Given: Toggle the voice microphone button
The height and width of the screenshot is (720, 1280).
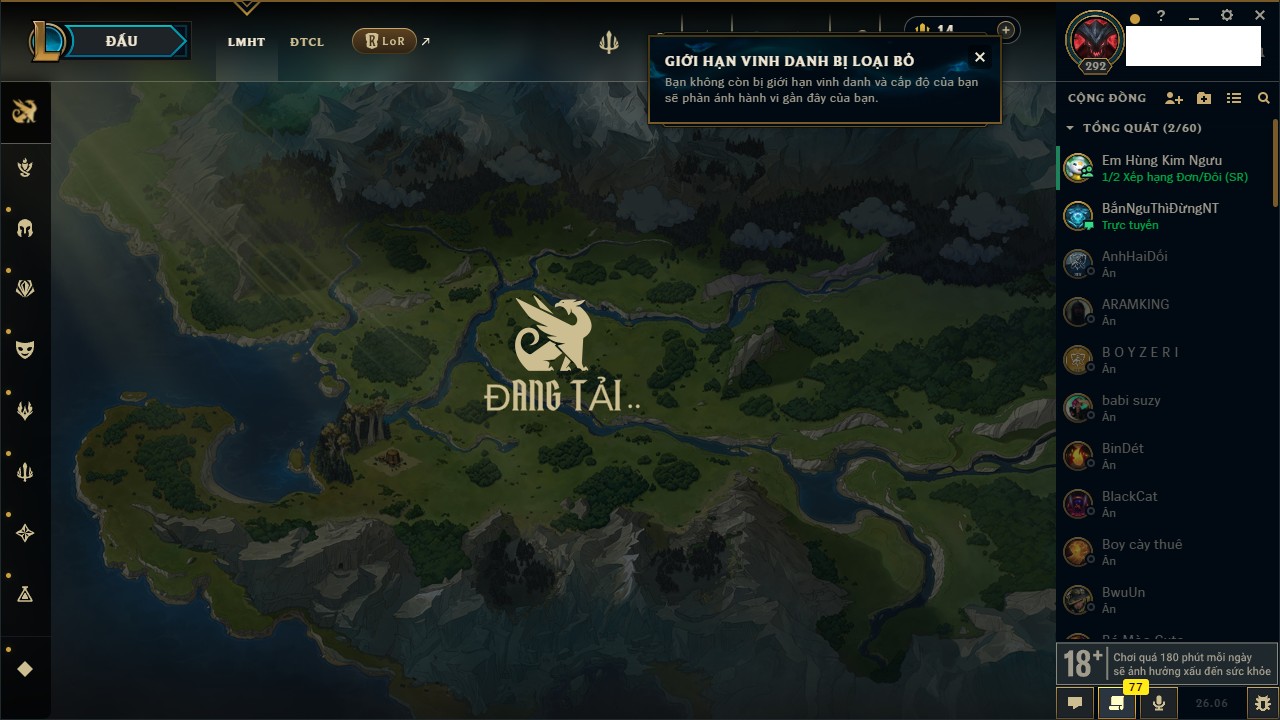Looking at the screenshot, I should point(1159,703).
